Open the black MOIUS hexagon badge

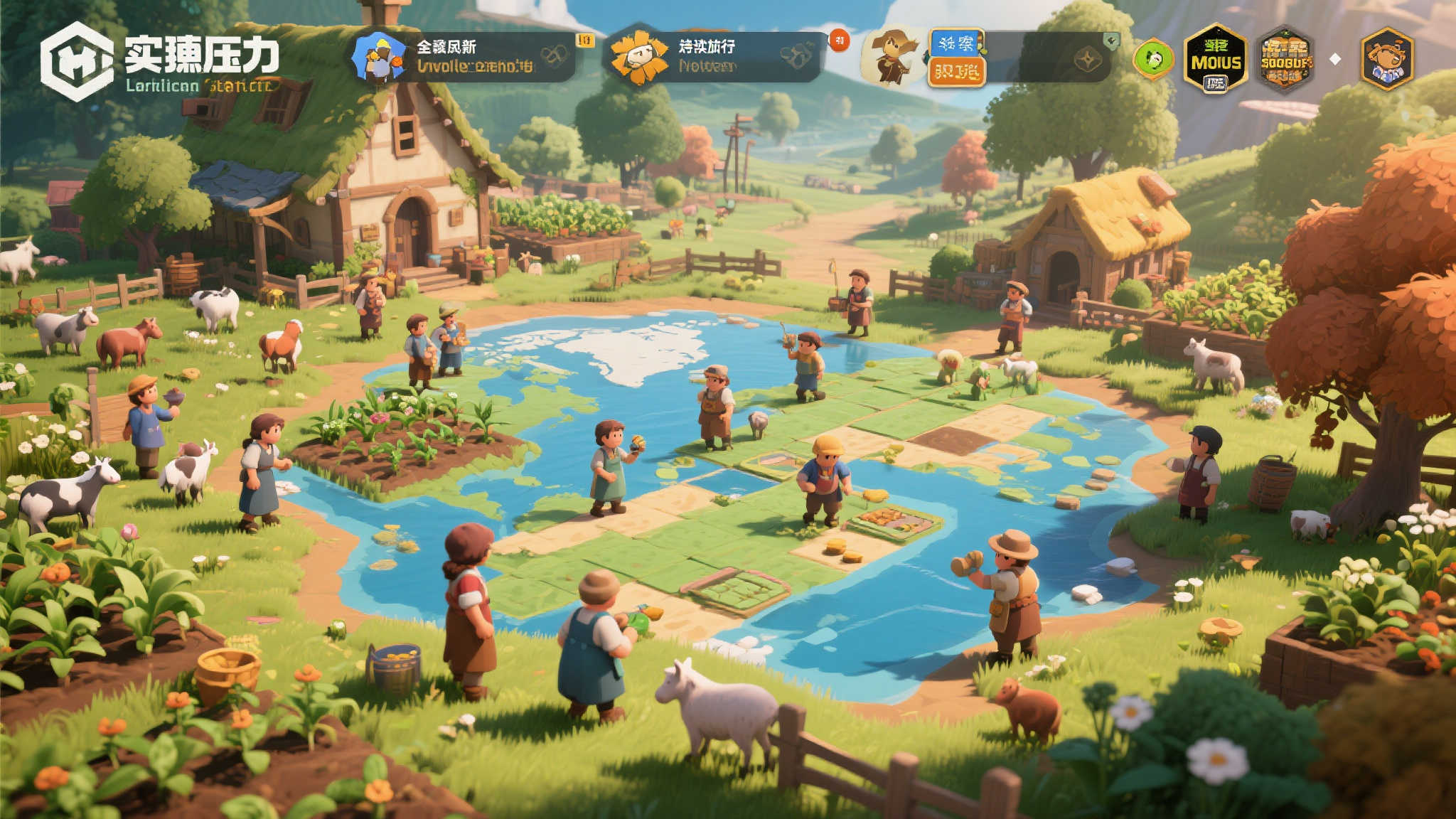click(1216, 59)
